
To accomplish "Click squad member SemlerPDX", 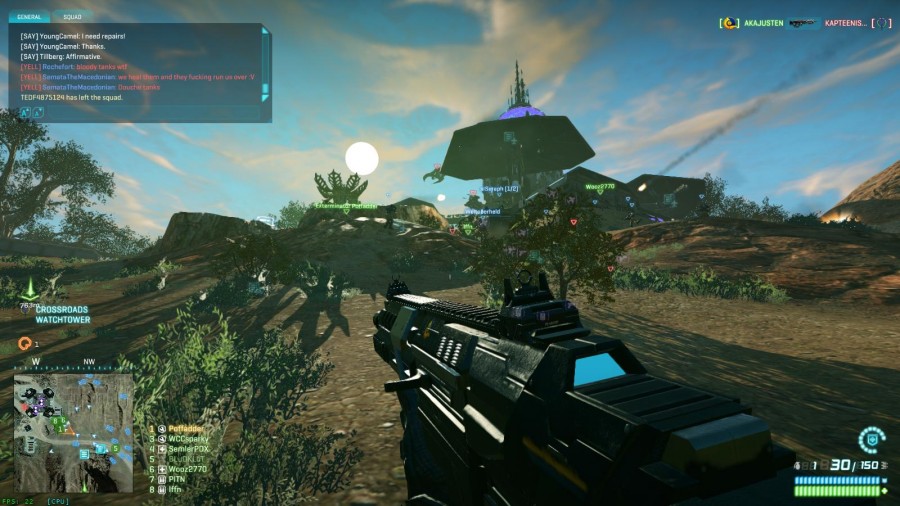I will pos(188,449).
